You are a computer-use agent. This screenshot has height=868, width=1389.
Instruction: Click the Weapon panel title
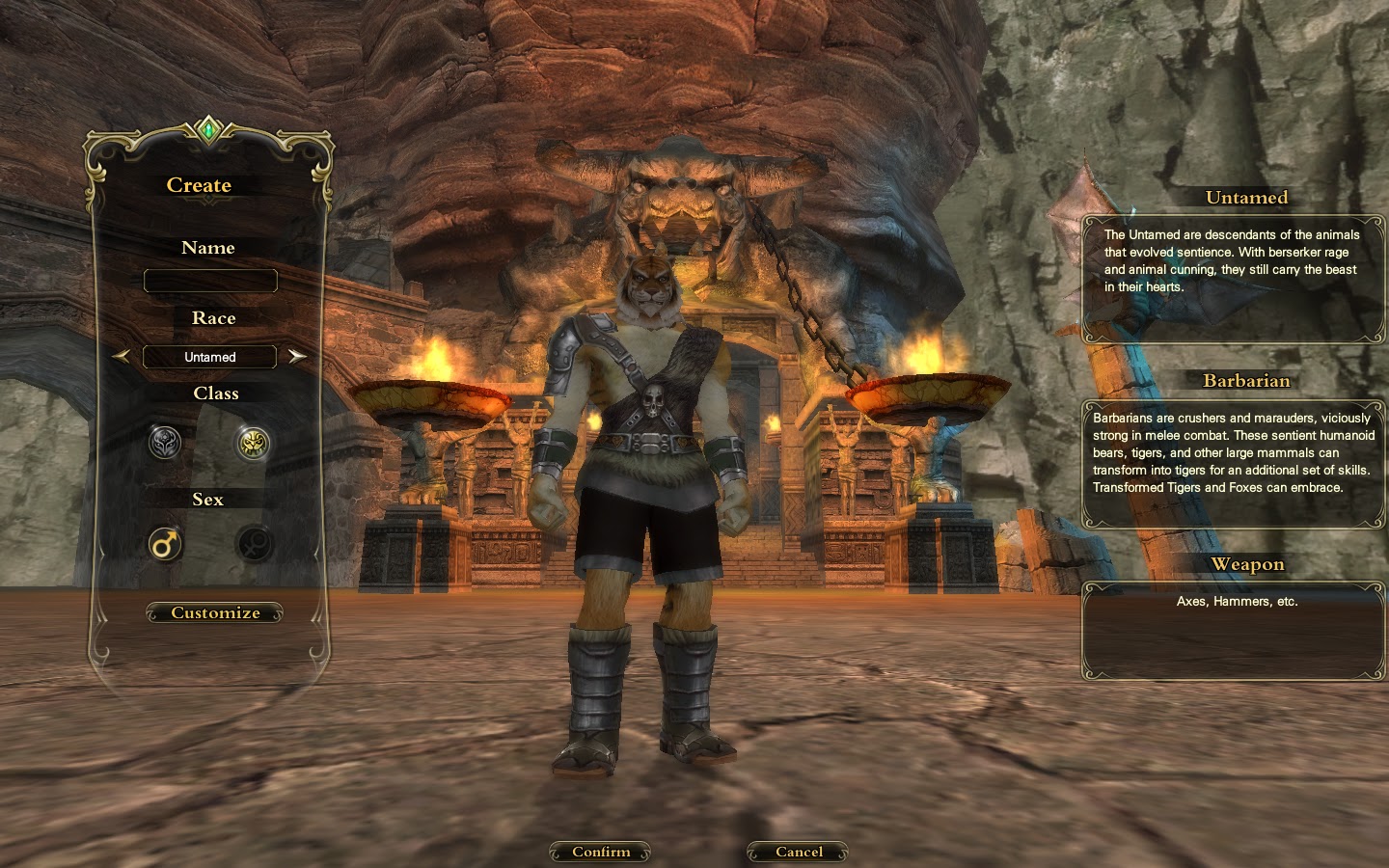point(1248,565)
